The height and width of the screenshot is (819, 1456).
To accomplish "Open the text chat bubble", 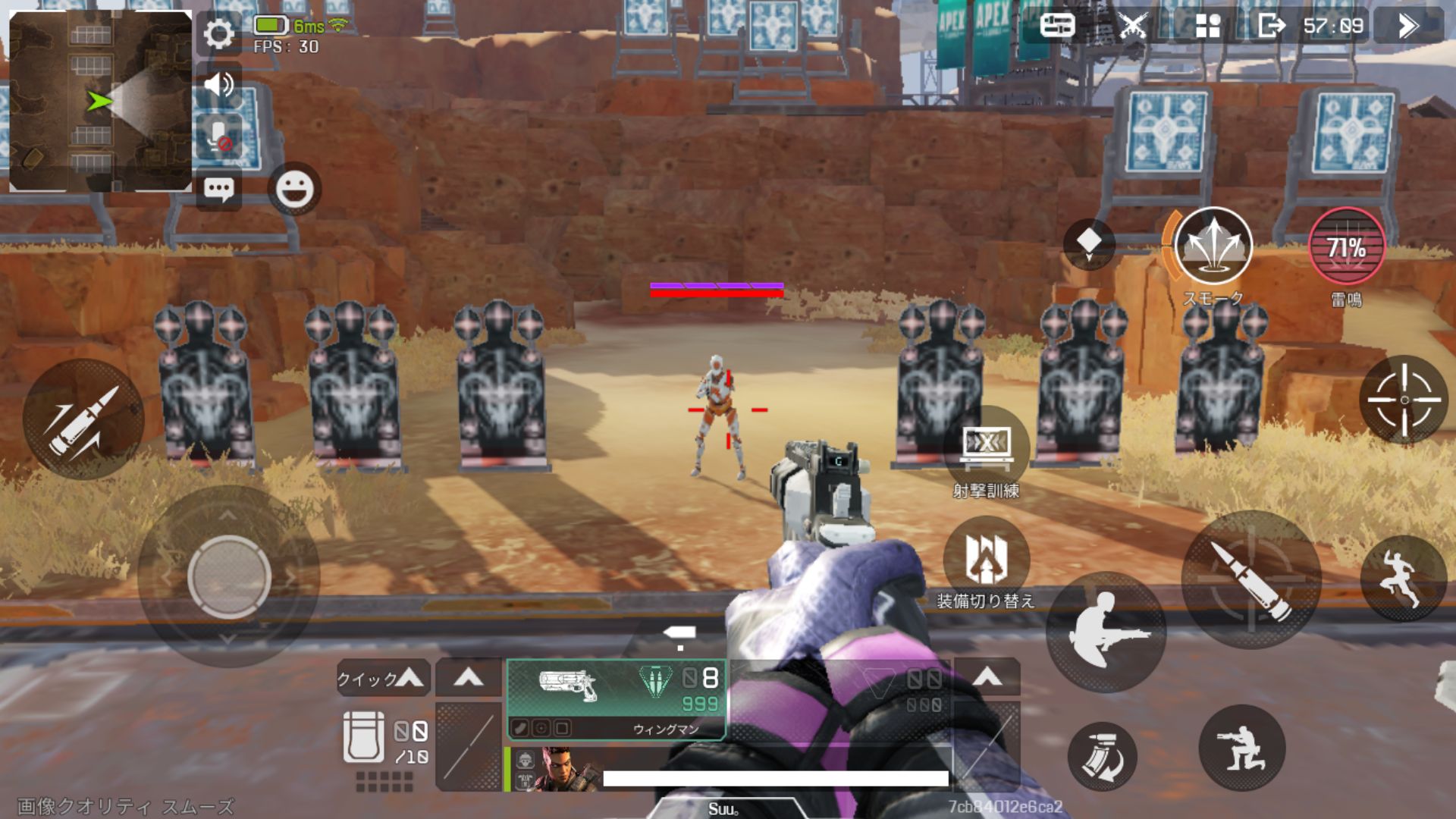I will click(219, 189).
